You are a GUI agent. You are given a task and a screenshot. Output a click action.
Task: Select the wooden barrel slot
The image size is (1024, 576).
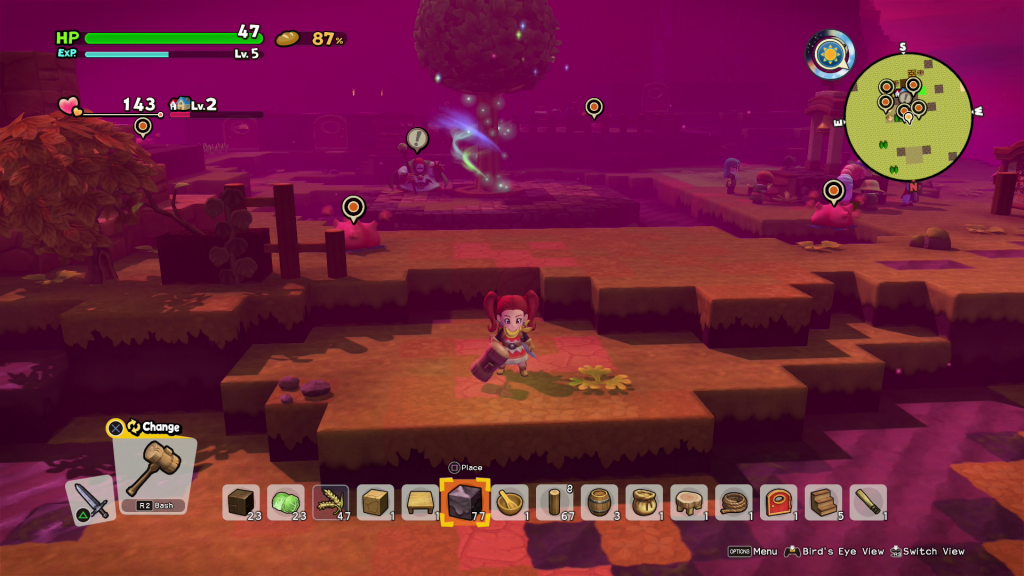click(x=600, y=502)
